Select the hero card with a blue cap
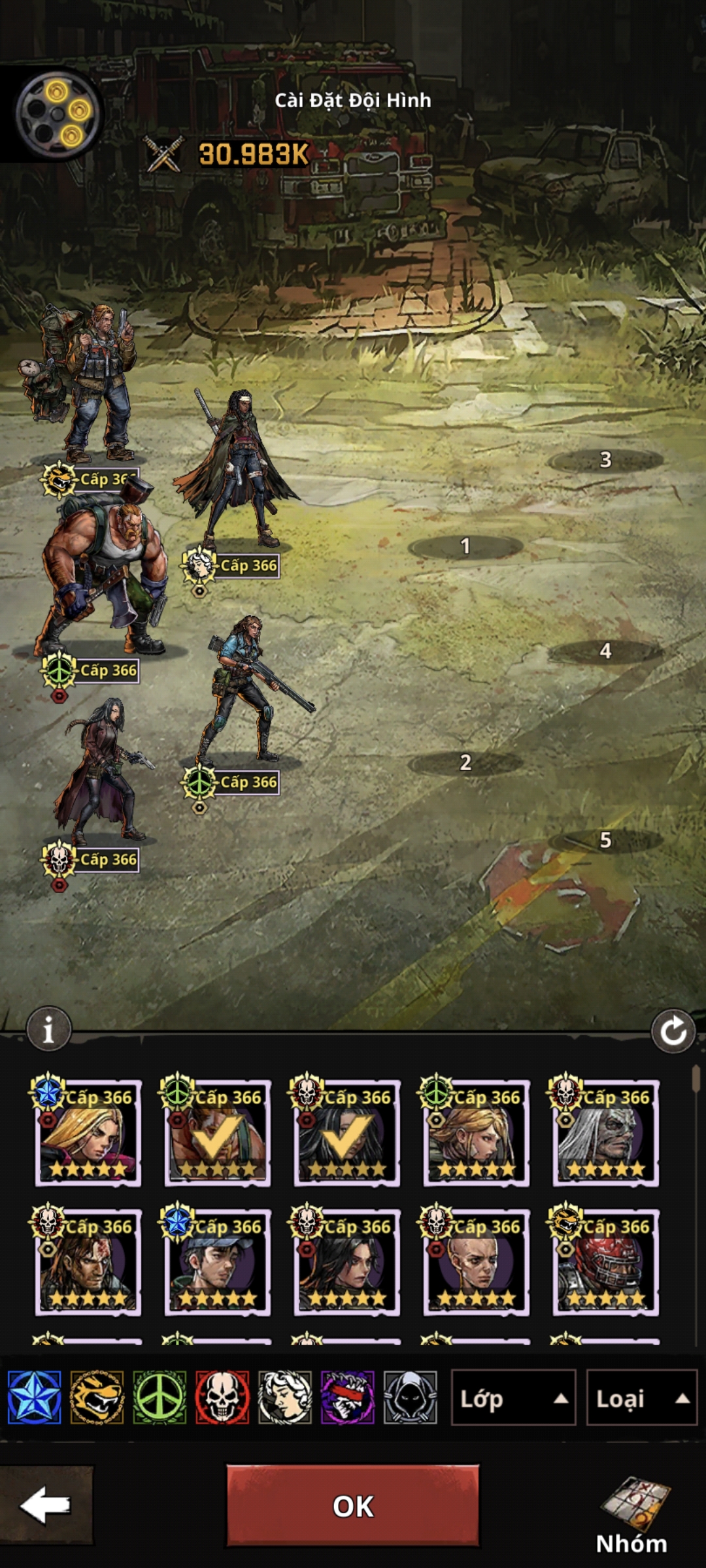This screenshot has height=1568, width=706. tap(218, 1262)
